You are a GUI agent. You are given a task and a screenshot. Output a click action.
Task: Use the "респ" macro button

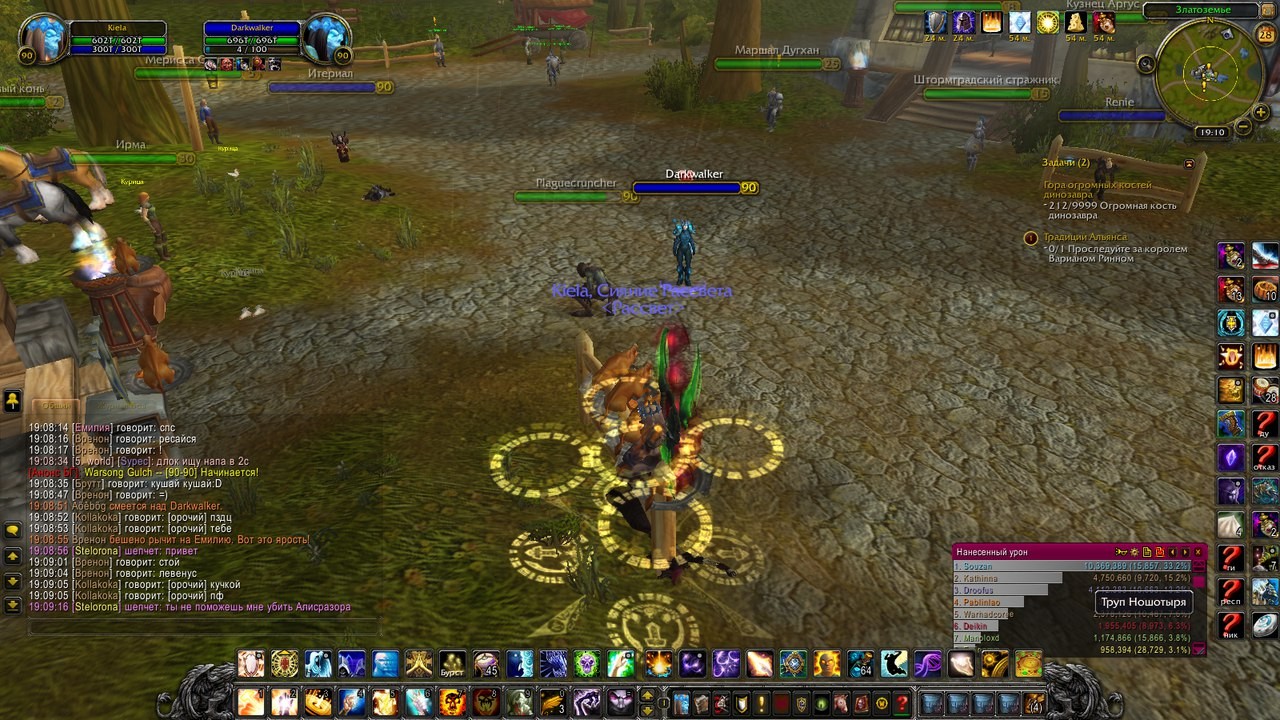pyautogui.click(x=1231, y=591)
